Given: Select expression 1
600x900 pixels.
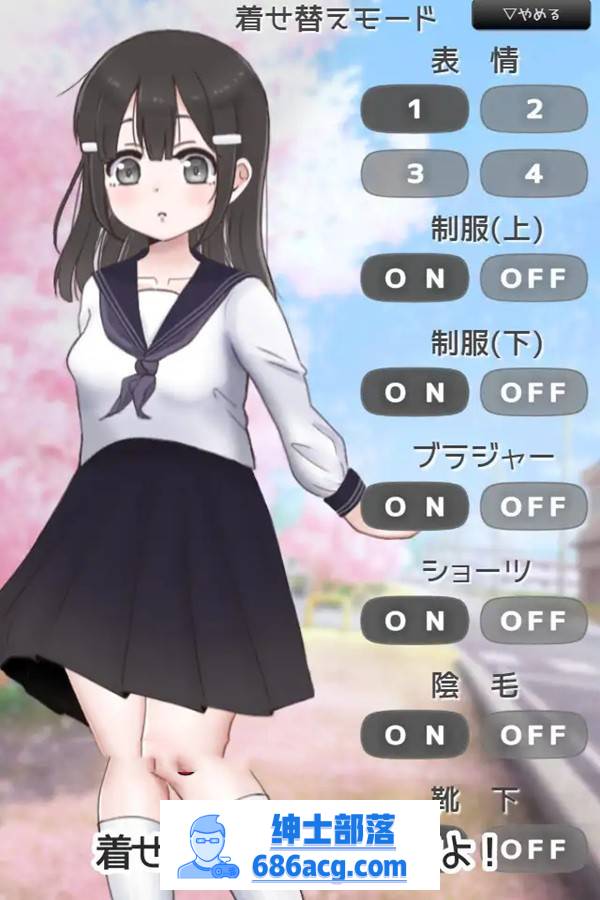Looking at the screenshot, I should pyautogui.click(x=414, y=109).
